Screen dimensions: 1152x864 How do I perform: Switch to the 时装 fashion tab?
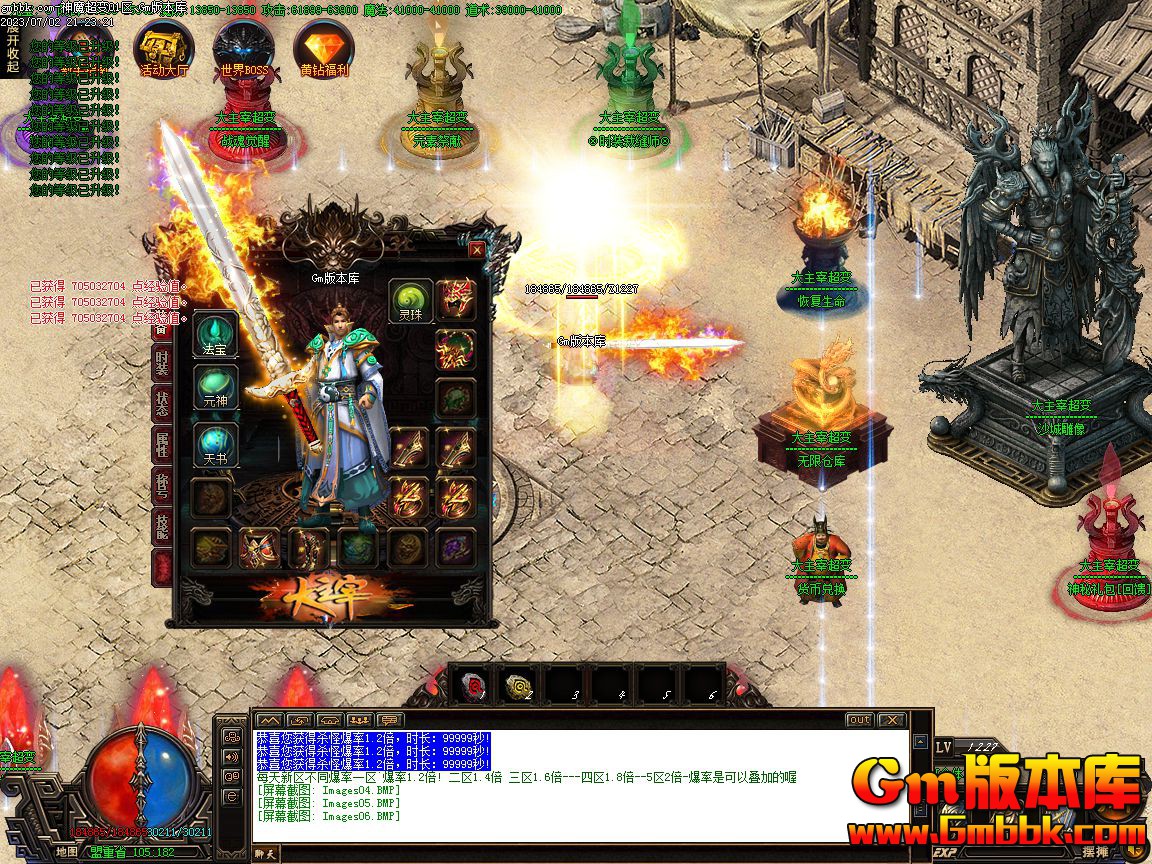click(x=162, y=365)
